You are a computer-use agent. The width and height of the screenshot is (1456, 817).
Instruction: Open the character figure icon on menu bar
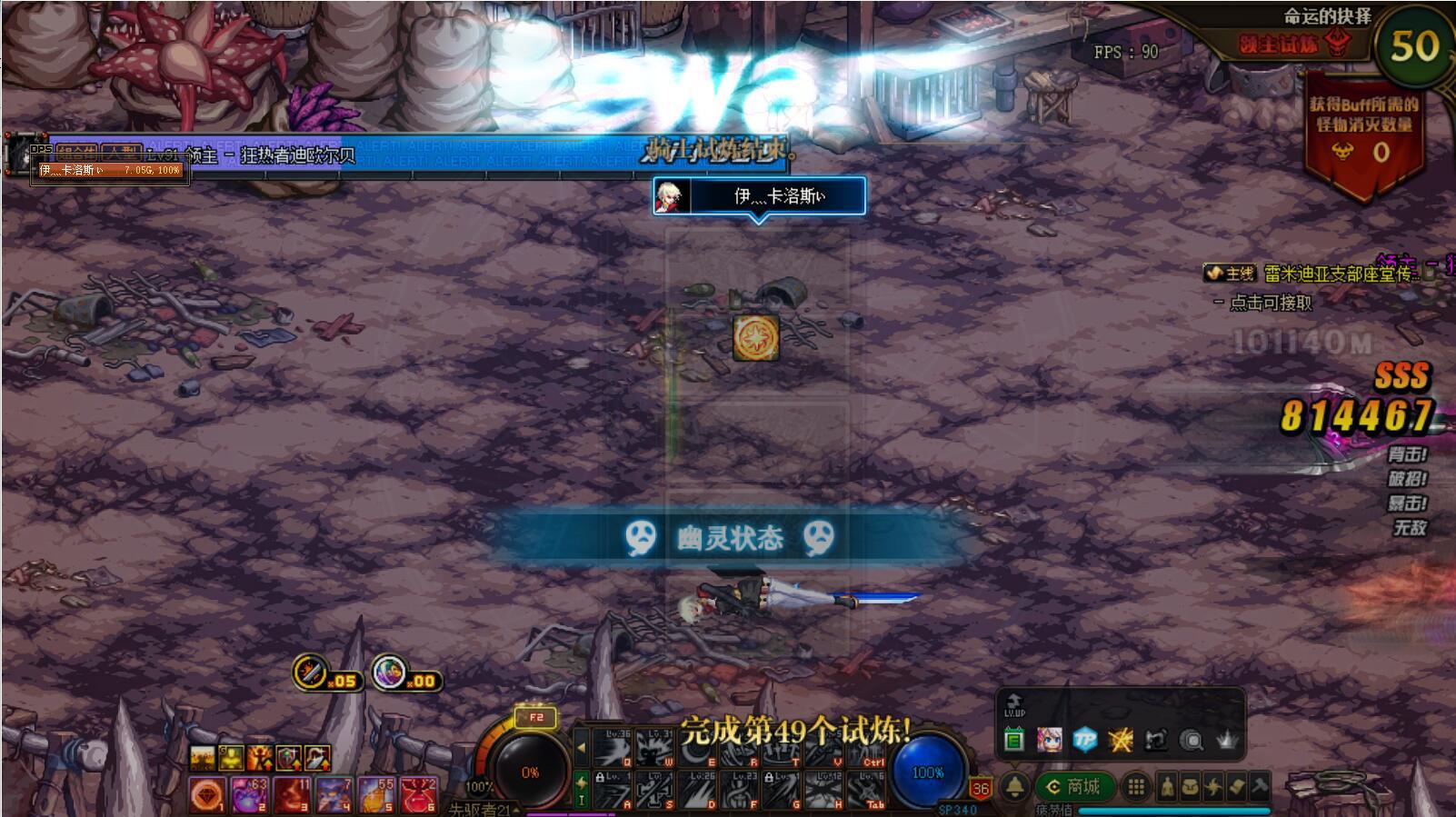(x=1169, y=786)
